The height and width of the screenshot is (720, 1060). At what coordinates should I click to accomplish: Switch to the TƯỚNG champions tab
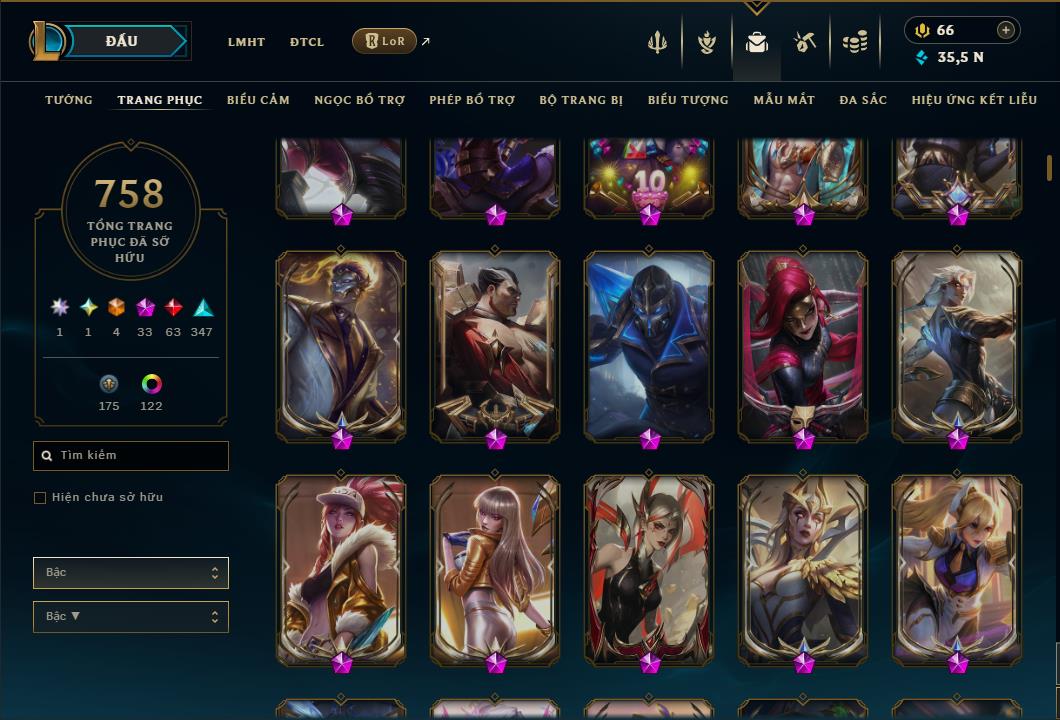pyautogui.click(x=69, y=100)
